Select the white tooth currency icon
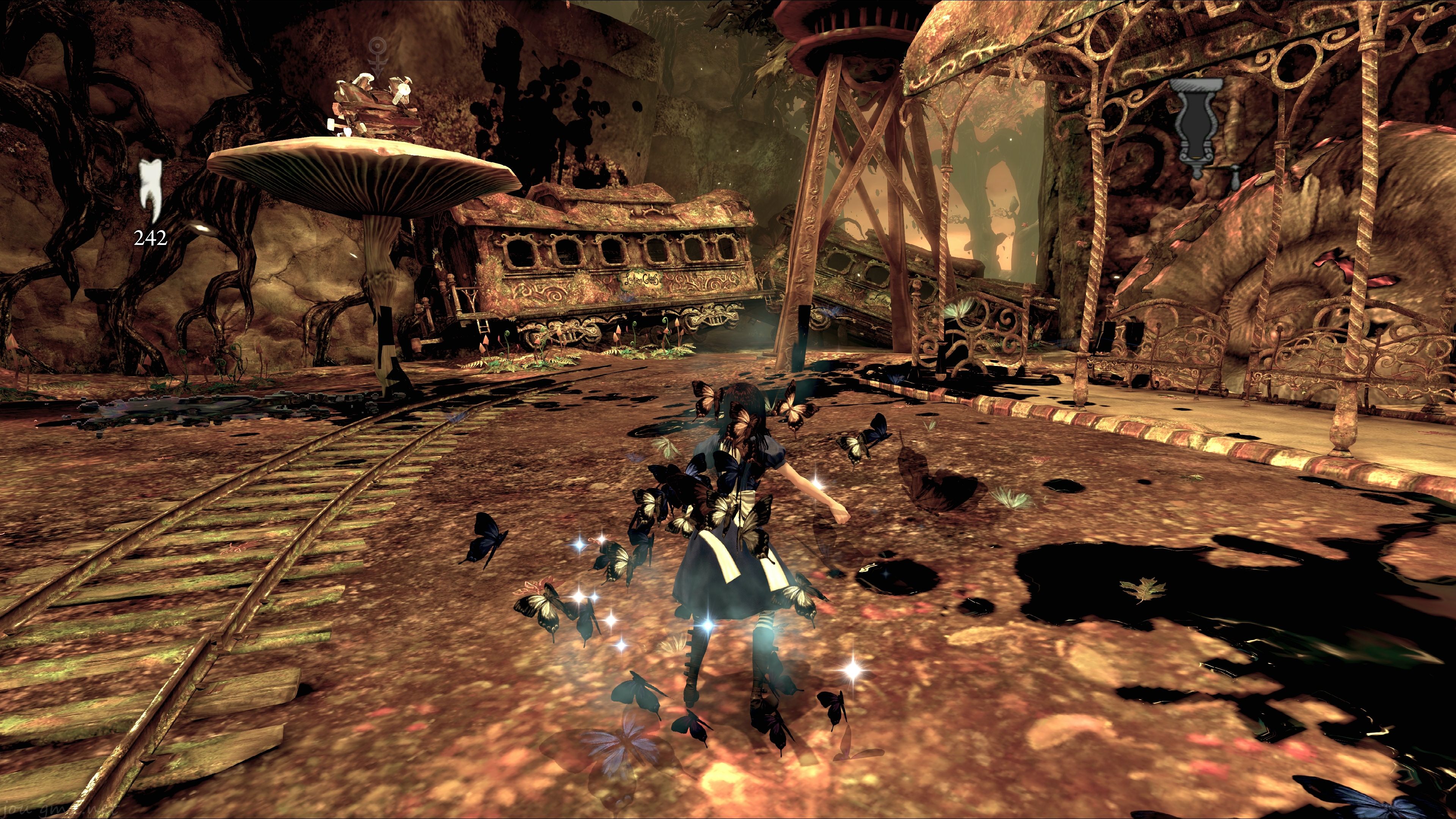 [x=151, y=190]
